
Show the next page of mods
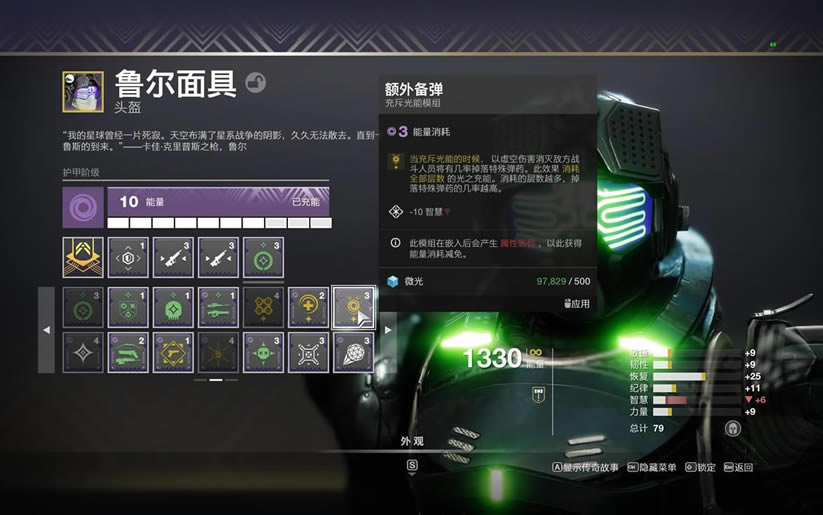pos(388,330)
